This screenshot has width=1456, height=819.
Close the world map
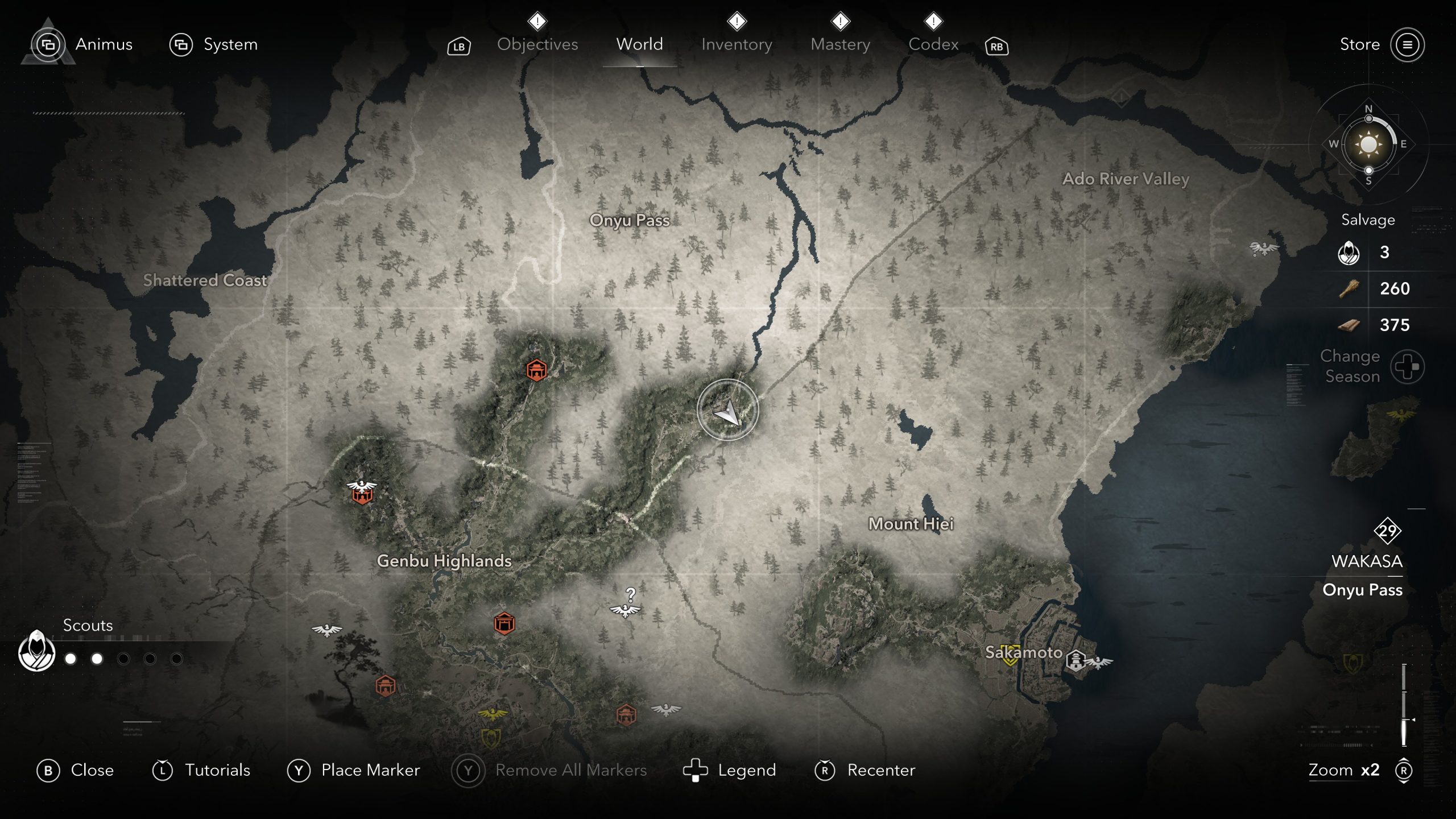point(76,770)
